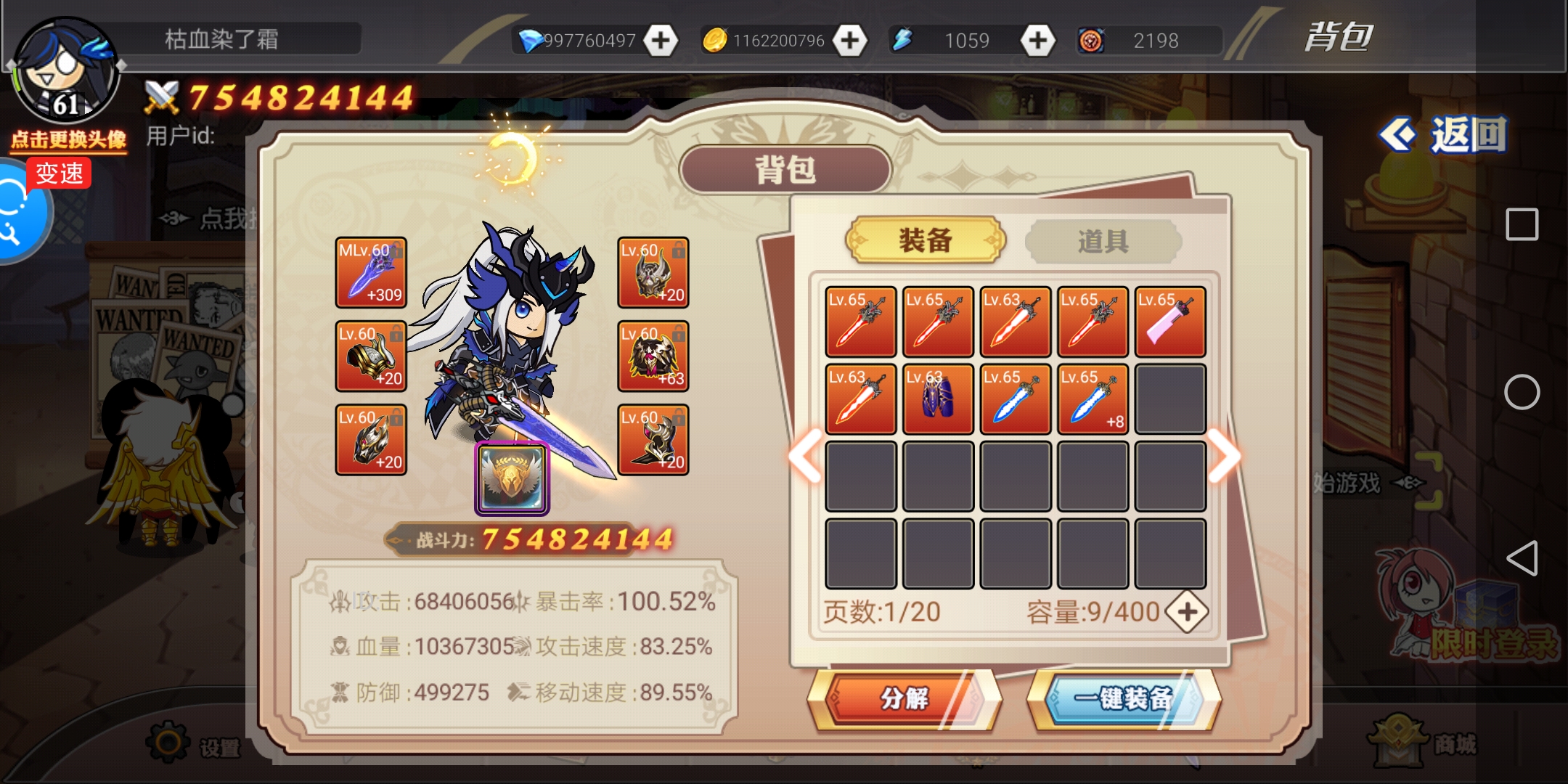The height and width of the screenshot is (784, 1568).
Task: Tap the Android home circle button
Action: (1522, 393)
